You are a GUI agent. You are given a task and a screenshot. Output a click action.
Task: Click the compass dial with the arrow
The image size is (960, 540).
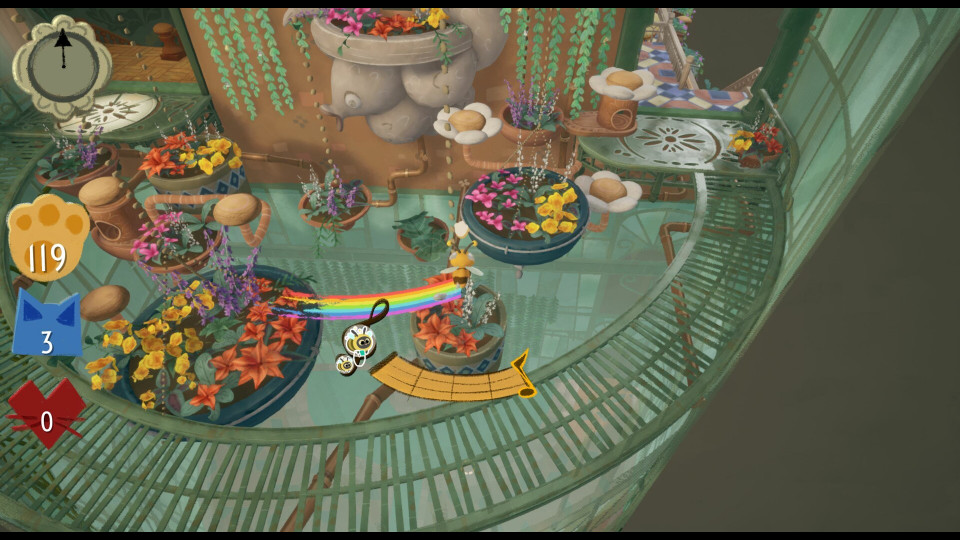(x=62, y=63)
